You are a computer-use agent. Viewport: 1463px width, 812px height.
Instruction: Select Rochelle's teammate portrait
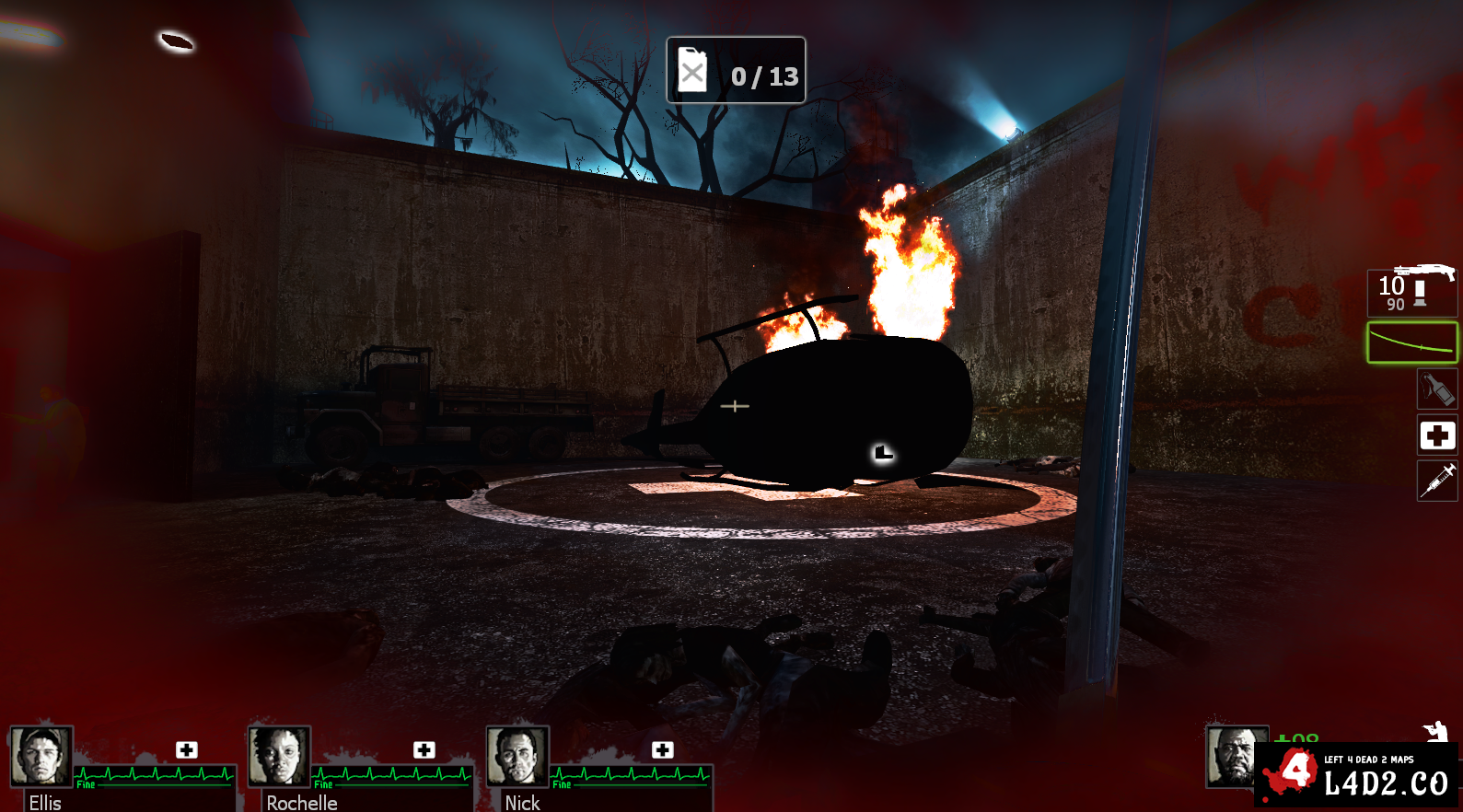click(279, 757)
